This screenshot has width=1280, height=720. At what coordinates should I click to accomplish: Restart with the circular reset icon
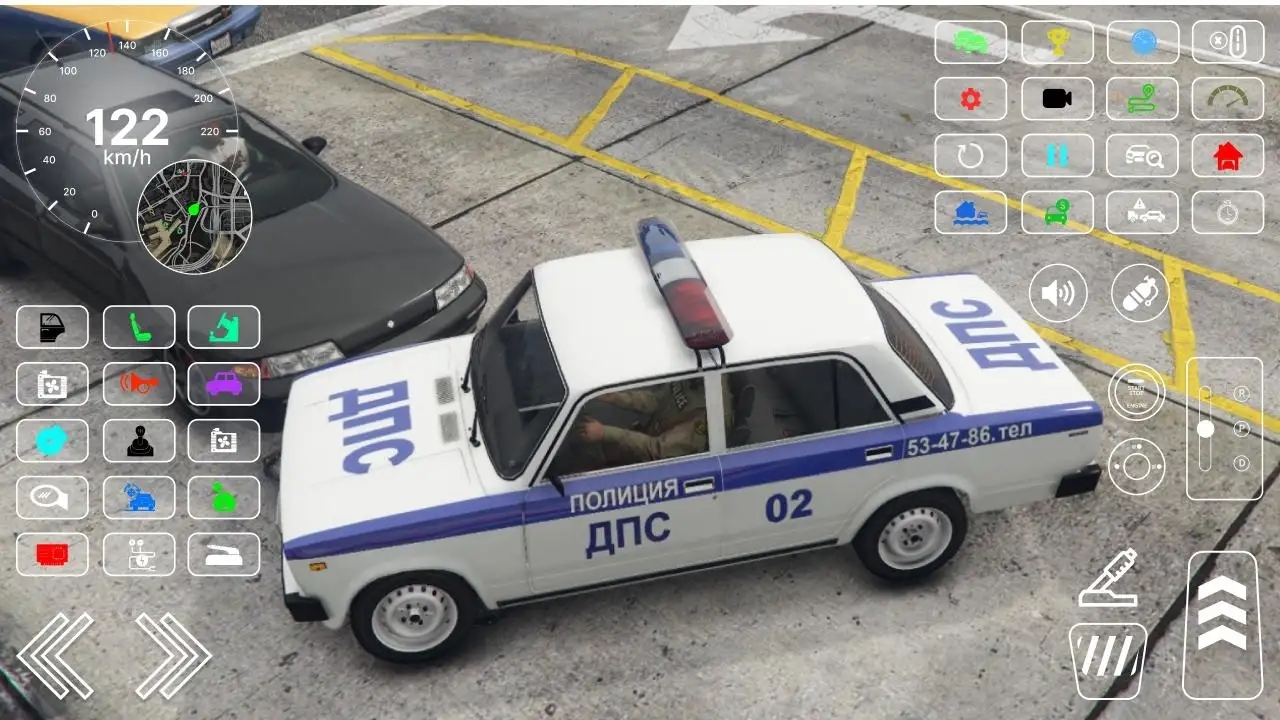click(970, 156)
